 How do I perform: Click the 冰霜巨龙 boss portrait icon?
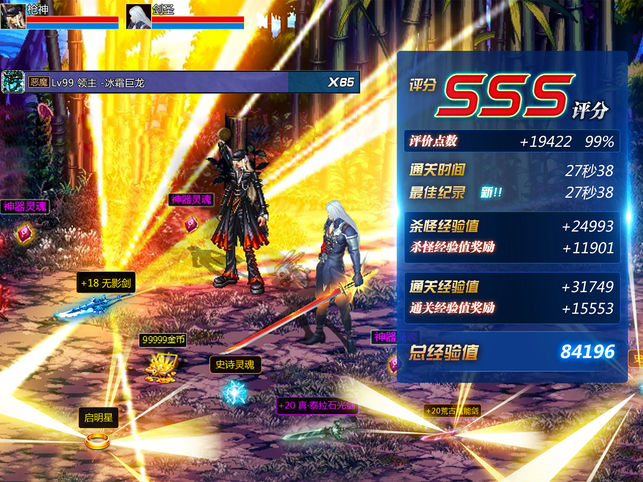coord(13,82)
